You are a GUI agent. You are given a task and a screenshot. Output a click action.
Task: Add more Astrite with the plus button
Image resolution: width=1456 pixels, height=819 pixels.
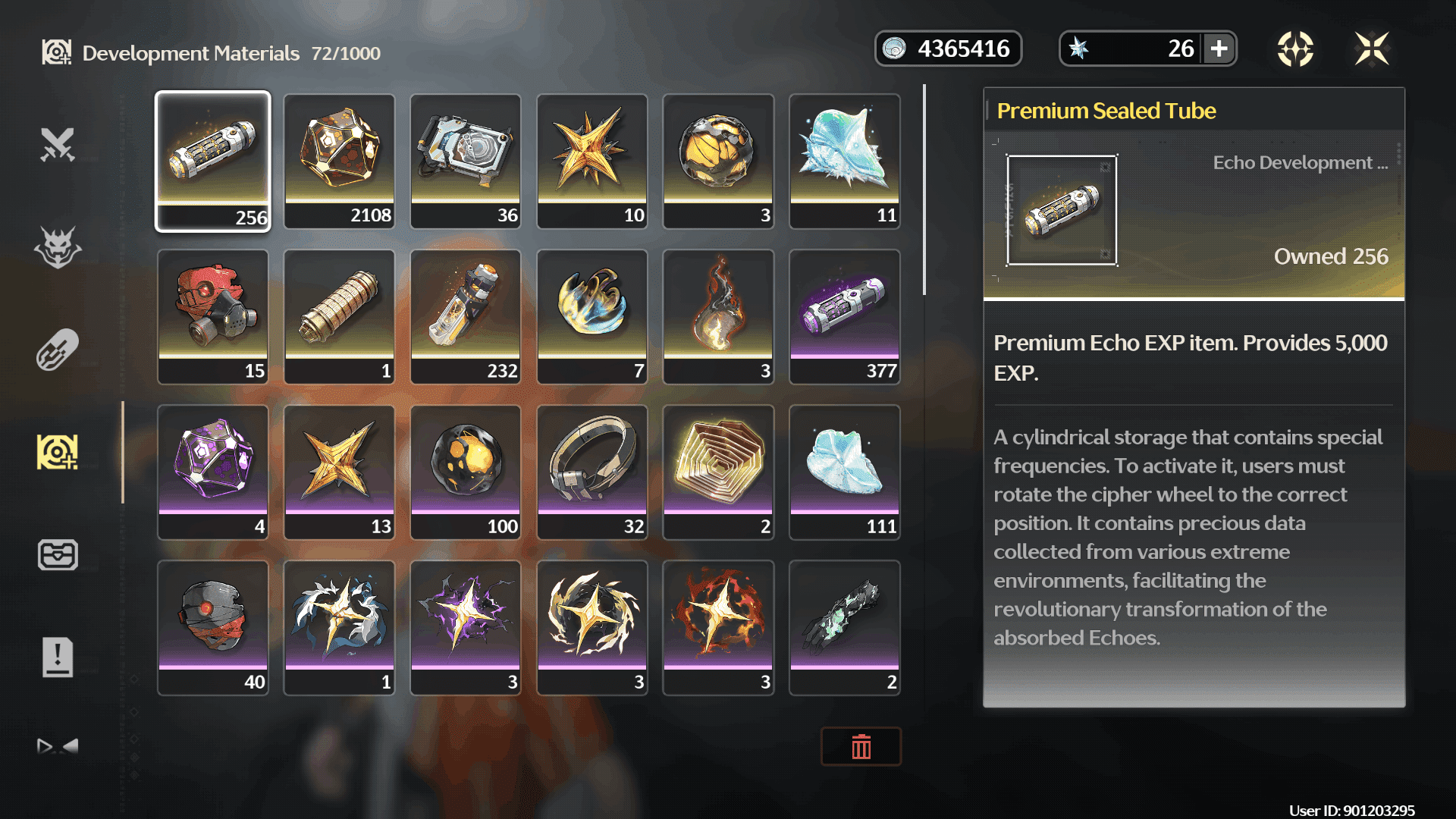point(1219,49)
